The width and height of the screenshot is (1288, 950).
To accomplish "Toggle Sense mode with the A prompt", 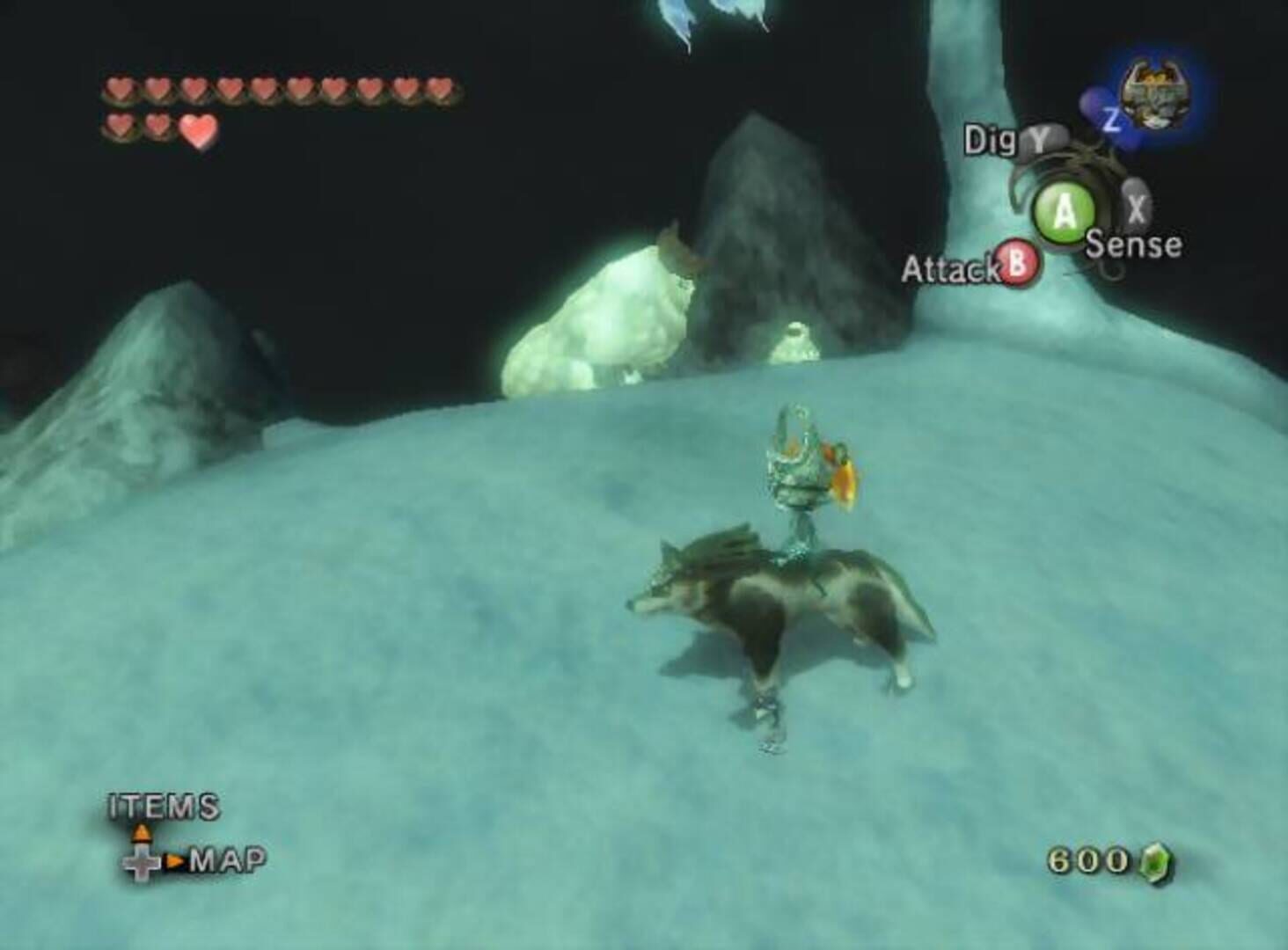I will click(1062, 209).
